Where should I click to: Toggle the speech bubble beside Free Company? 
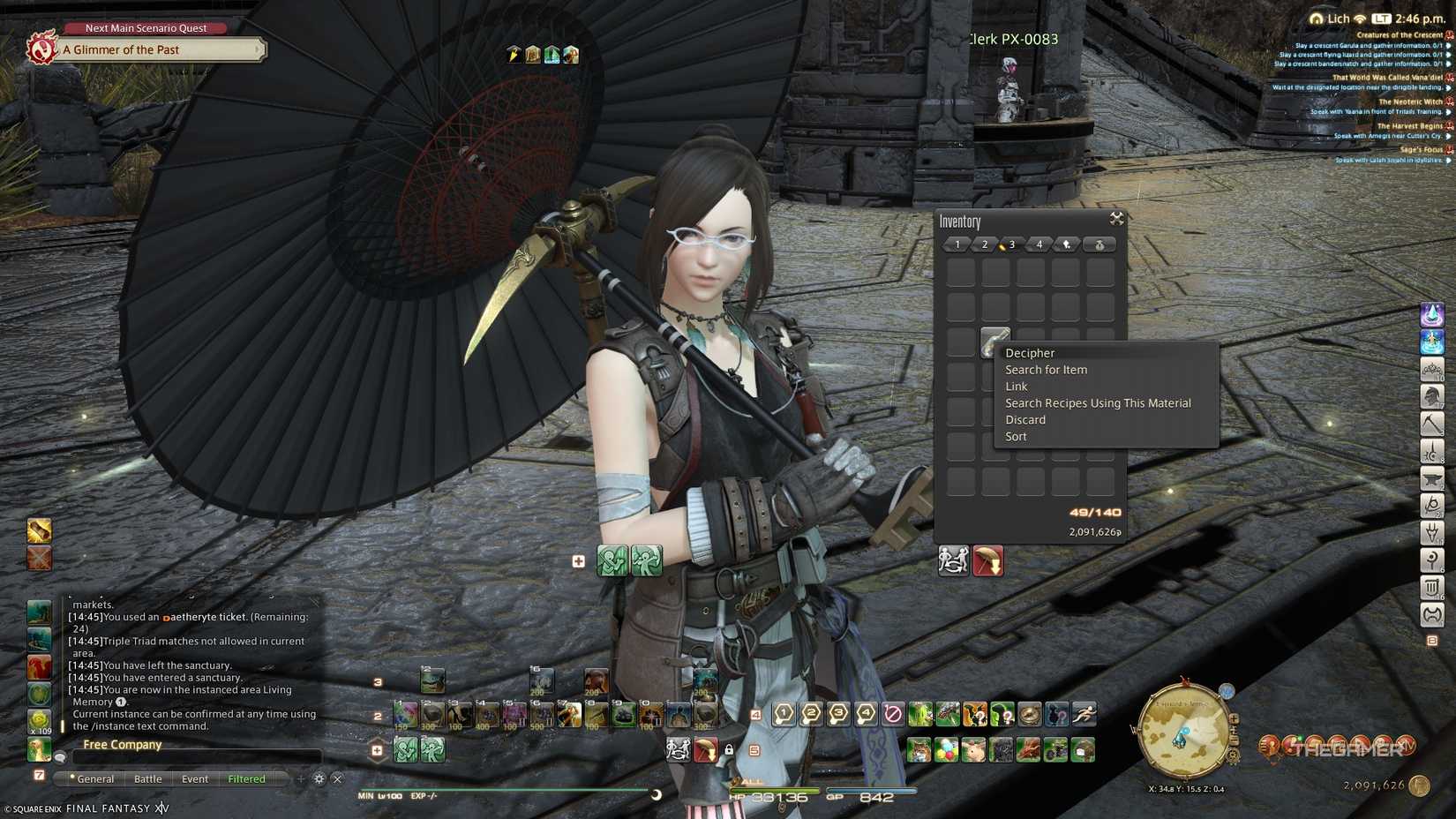[60, 756]
